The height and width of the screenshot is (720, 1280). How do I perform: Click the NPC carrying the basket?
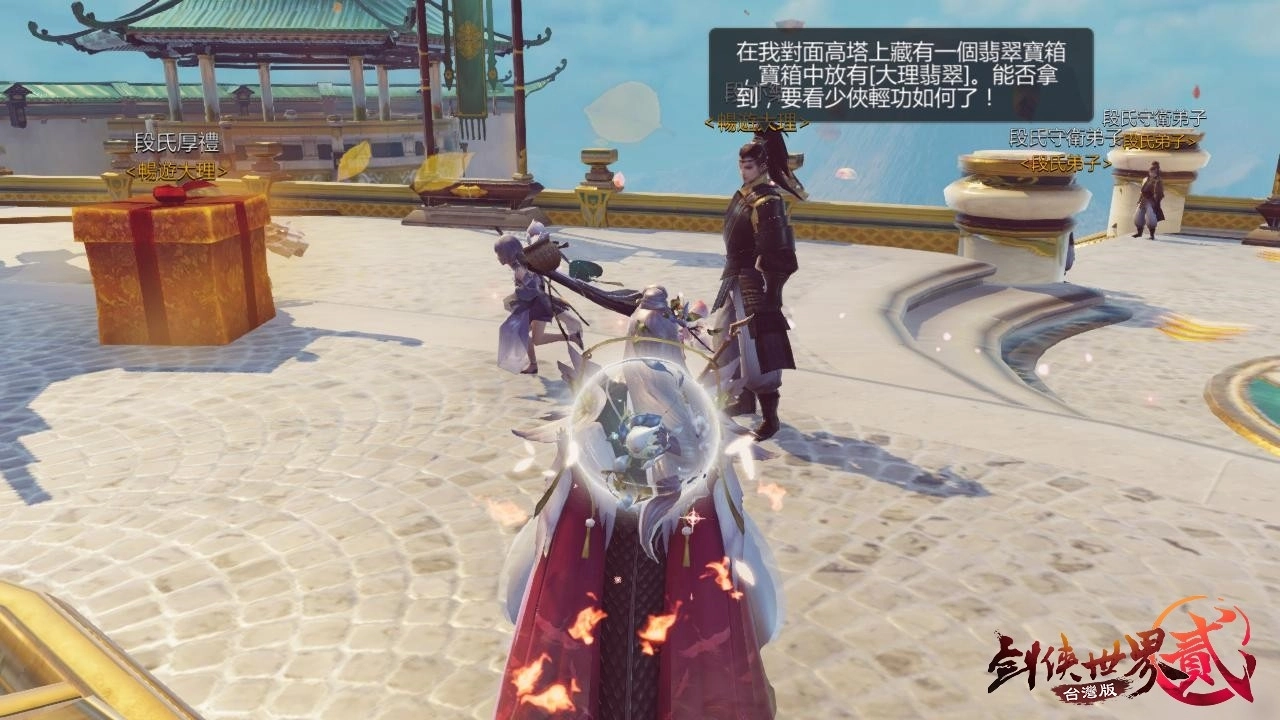[530, 300]
